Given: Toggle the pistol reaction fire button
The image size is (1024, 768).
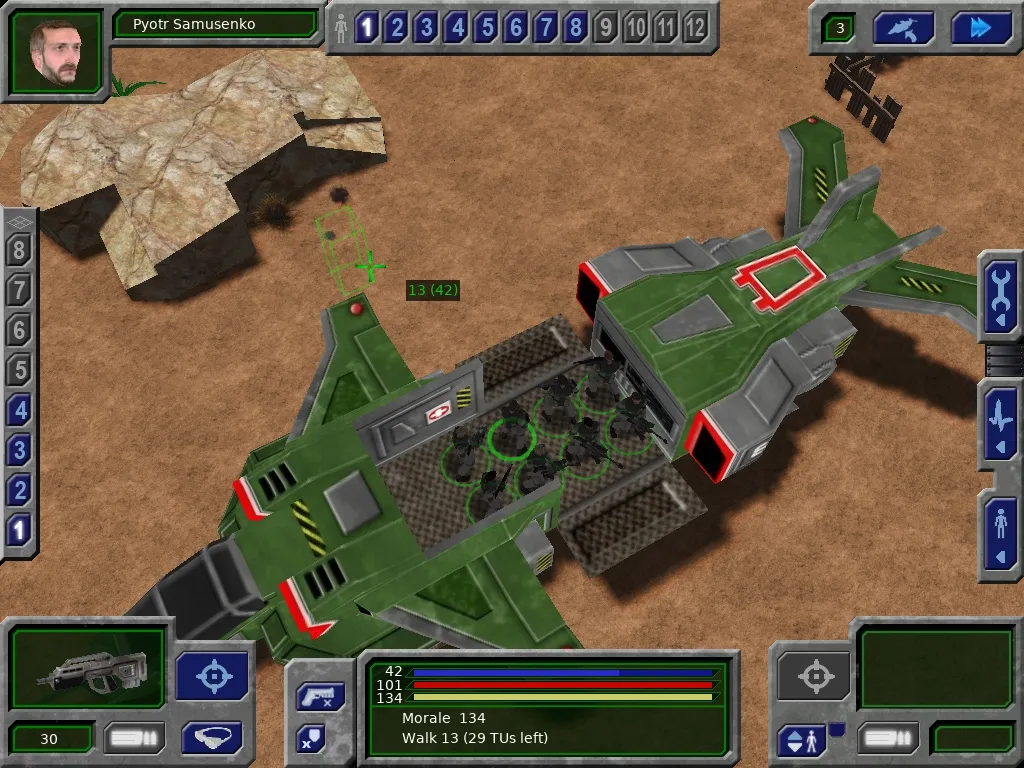Looking at the screenshot, I should click(320, 697).
